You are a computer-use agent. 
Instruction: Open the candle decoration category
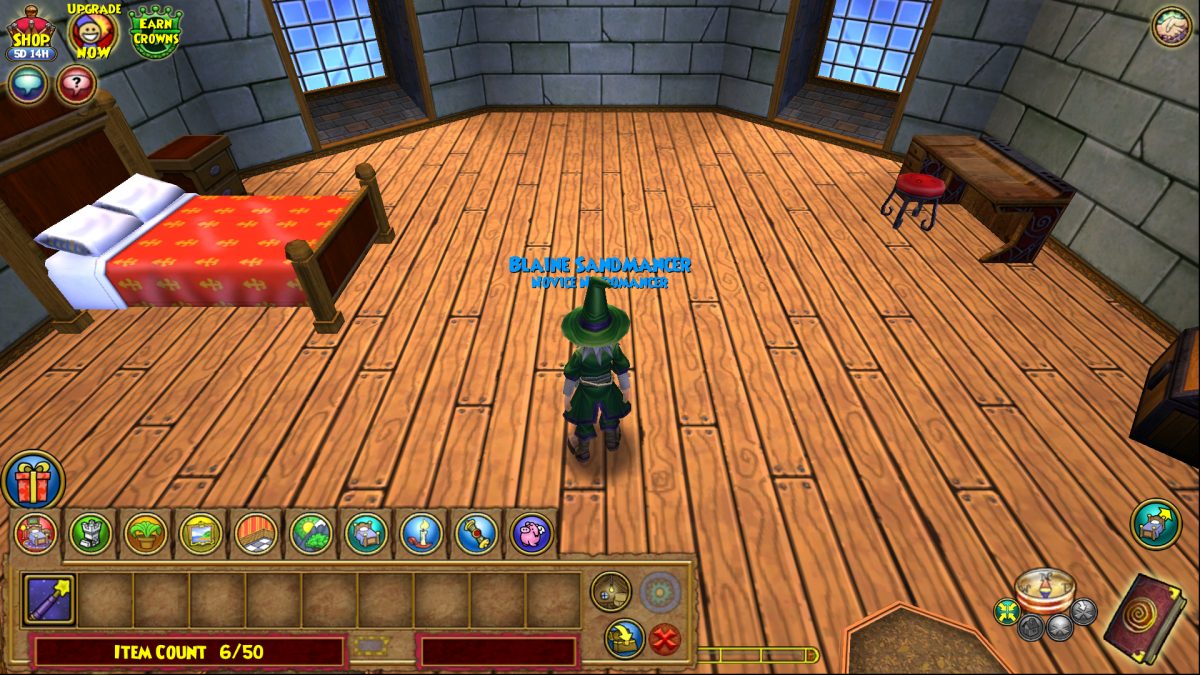tap(421, 533)
